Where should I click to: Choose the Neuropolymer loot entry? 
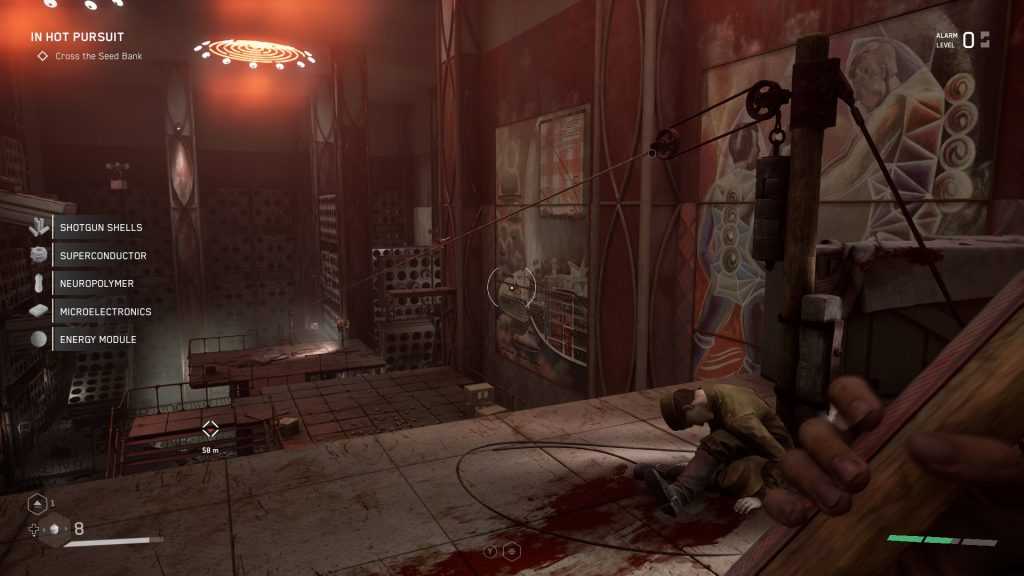[96, 284]
